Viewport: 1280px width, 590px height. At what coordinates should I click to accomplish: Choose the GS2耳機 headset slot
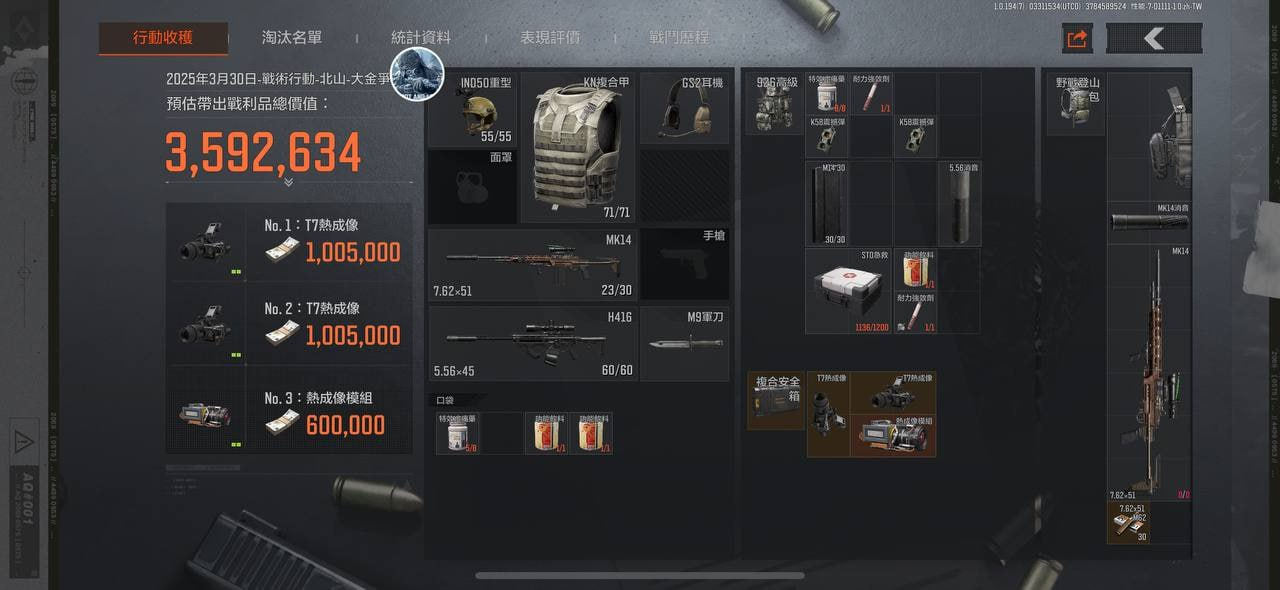click(684, 109)
